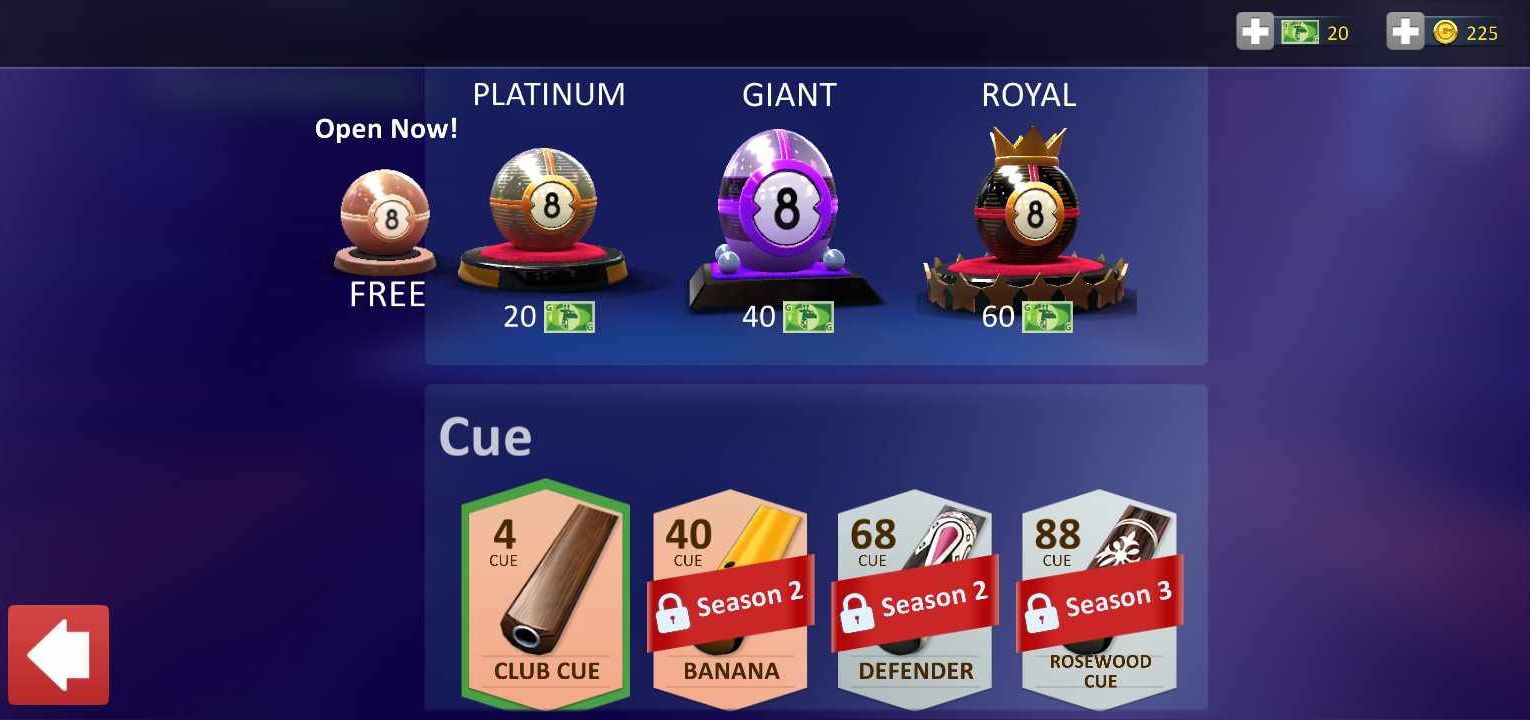Screen dimensions: 1530x720
Task: Tap the plus button beside cash balance
Action: coord(1255,31)
